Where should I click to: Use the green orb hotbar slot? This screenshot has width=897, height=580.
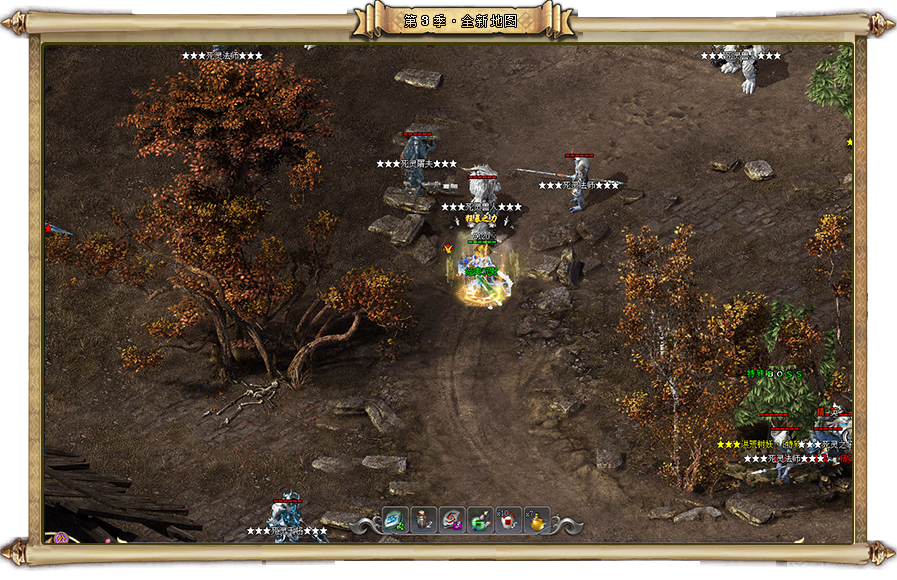tap(480, 520)
